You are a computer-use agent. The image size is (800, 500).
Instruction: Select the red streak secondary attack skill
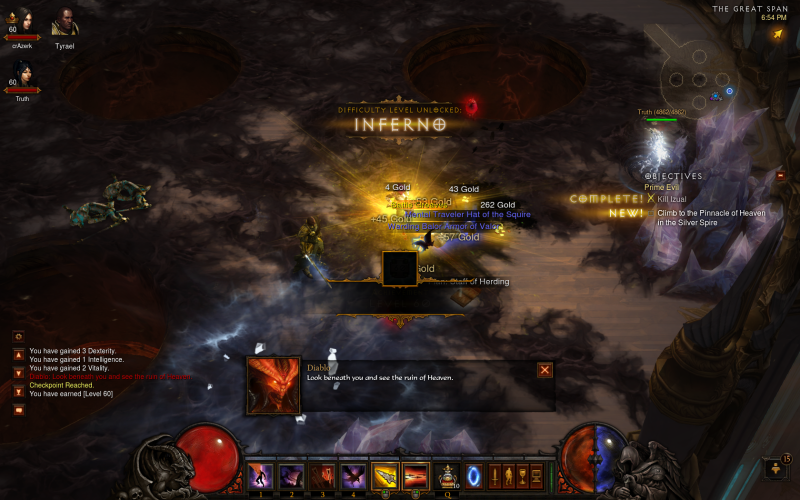click(x=415, y=475)
